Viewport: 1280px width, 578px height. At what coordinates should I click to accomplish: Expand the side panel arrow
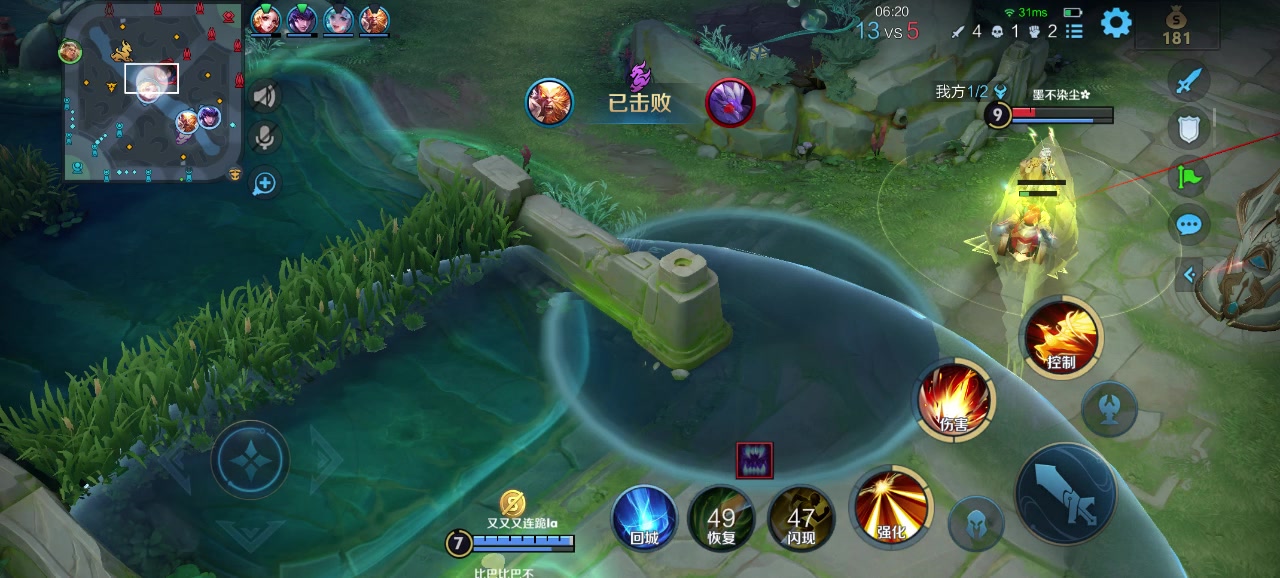point(1189,274)
